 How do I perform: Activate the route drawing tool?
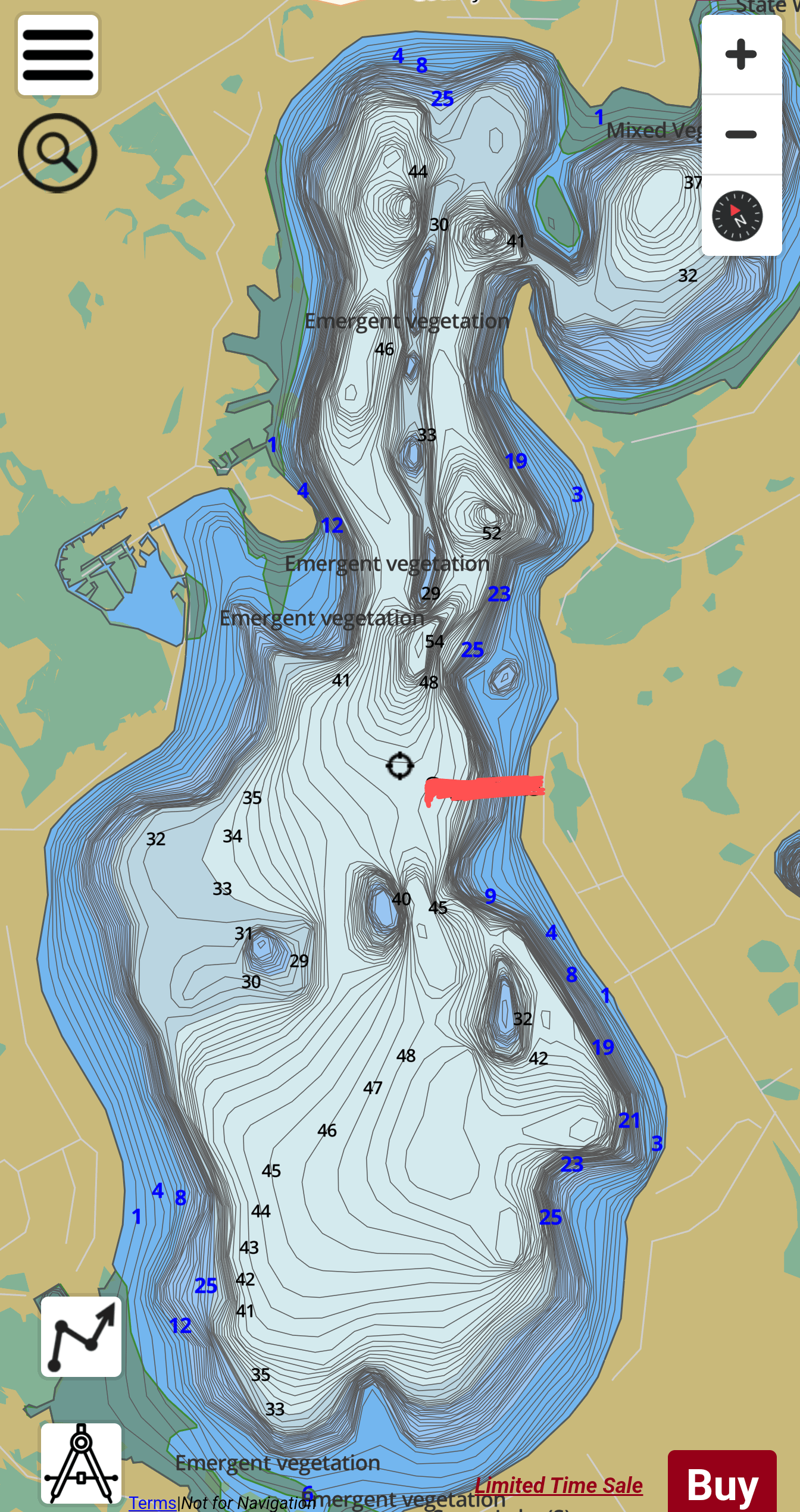pos(82,1336)
